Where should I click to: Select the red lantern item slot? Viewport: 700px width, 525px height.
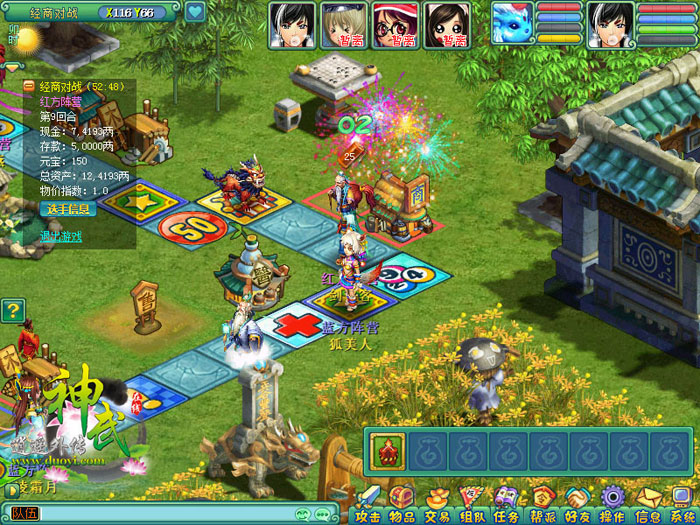(x=388, y=452)
